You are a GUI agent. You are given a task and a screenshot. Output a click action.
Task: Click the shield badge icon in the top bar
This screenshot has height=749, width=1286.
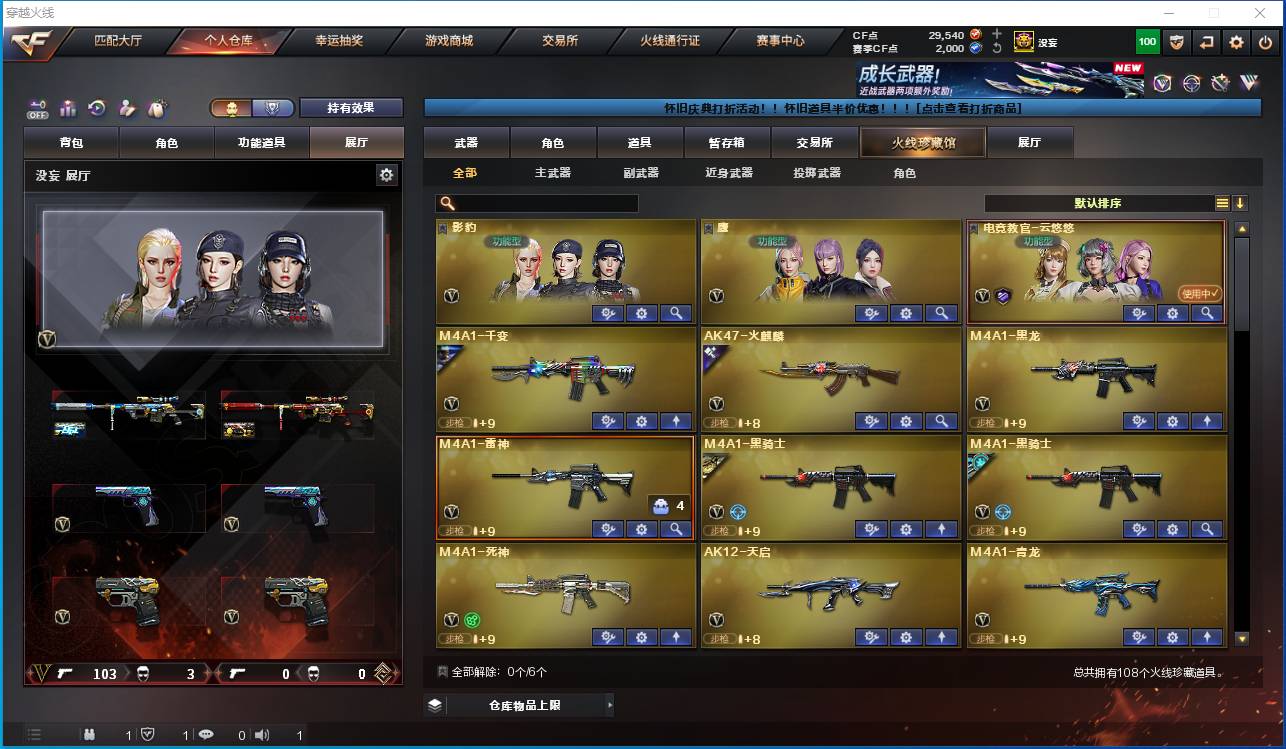pos(1179,42)
